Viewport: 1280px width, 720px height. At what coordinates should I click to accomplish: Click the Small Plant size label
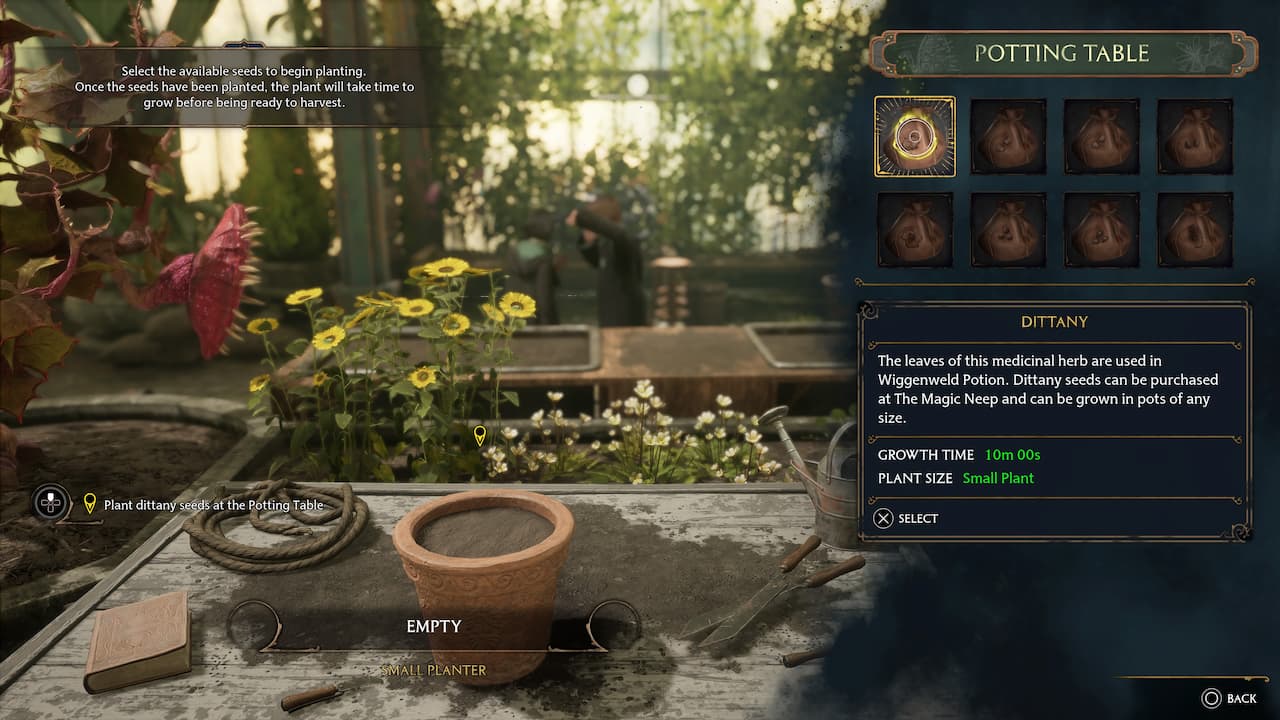coord(998,478)
